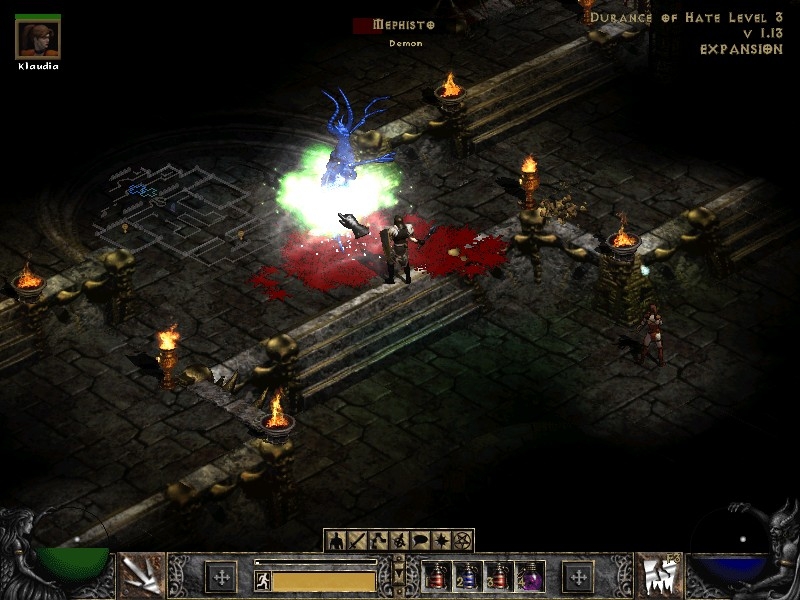Screen dimensions: 800x600
Task: Open the skill tree icon
Action: [x=376, y=541]
